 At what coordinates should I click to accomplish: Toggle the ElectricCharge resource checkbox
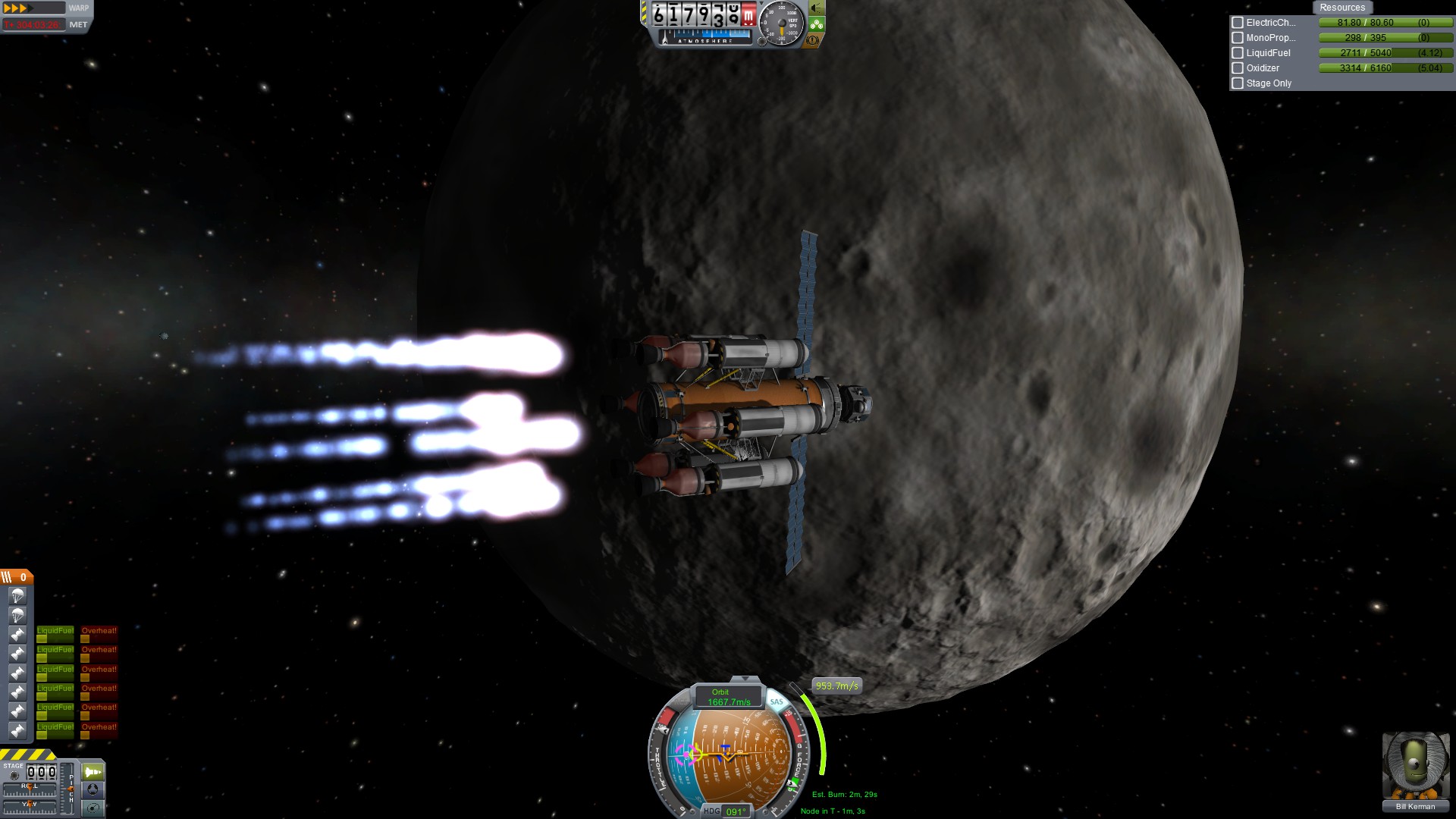click(x=1238, y=23)
